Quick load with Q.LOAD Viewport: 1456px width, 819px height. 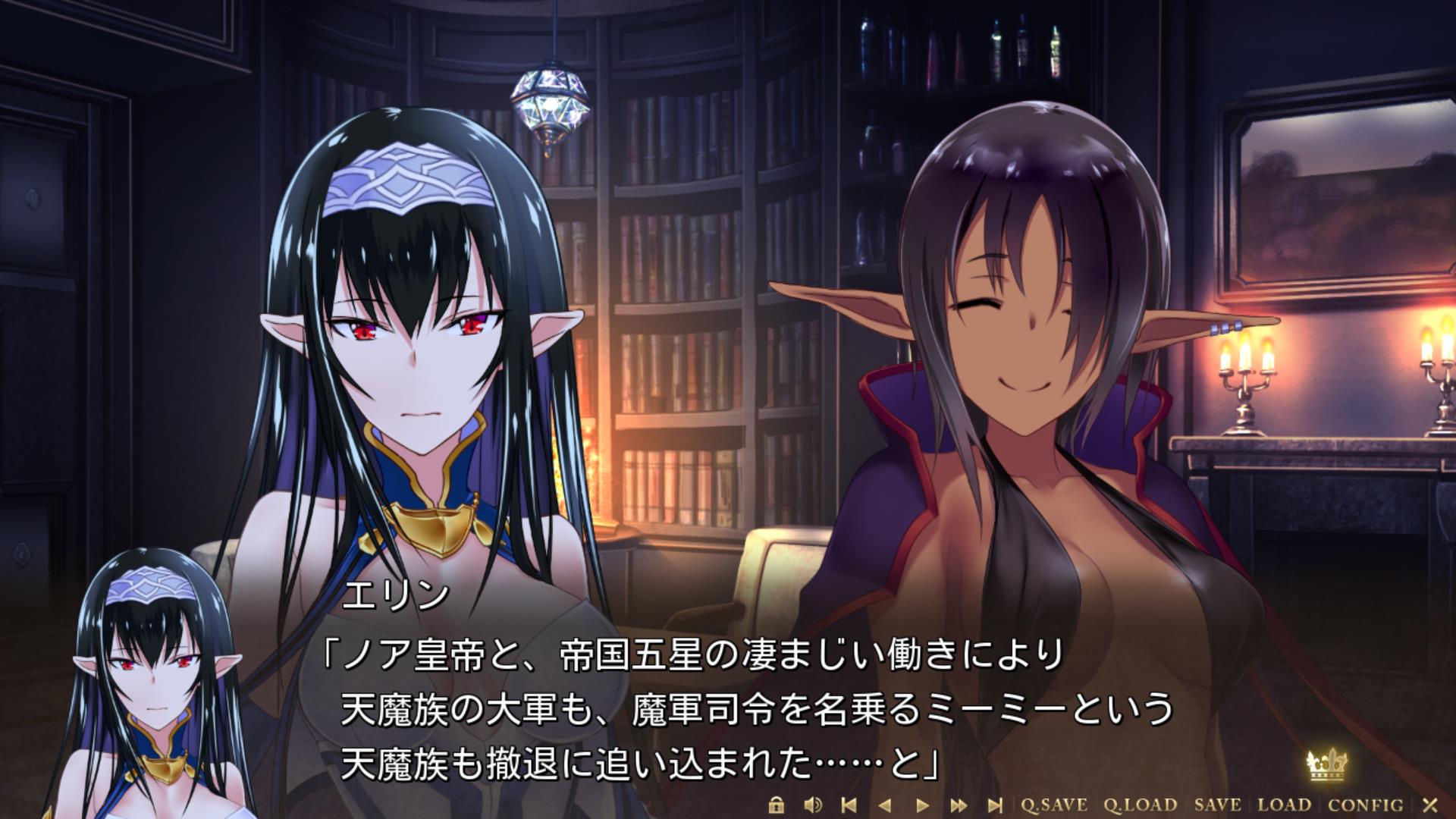pyautogui.click(x=1140, y=805)
